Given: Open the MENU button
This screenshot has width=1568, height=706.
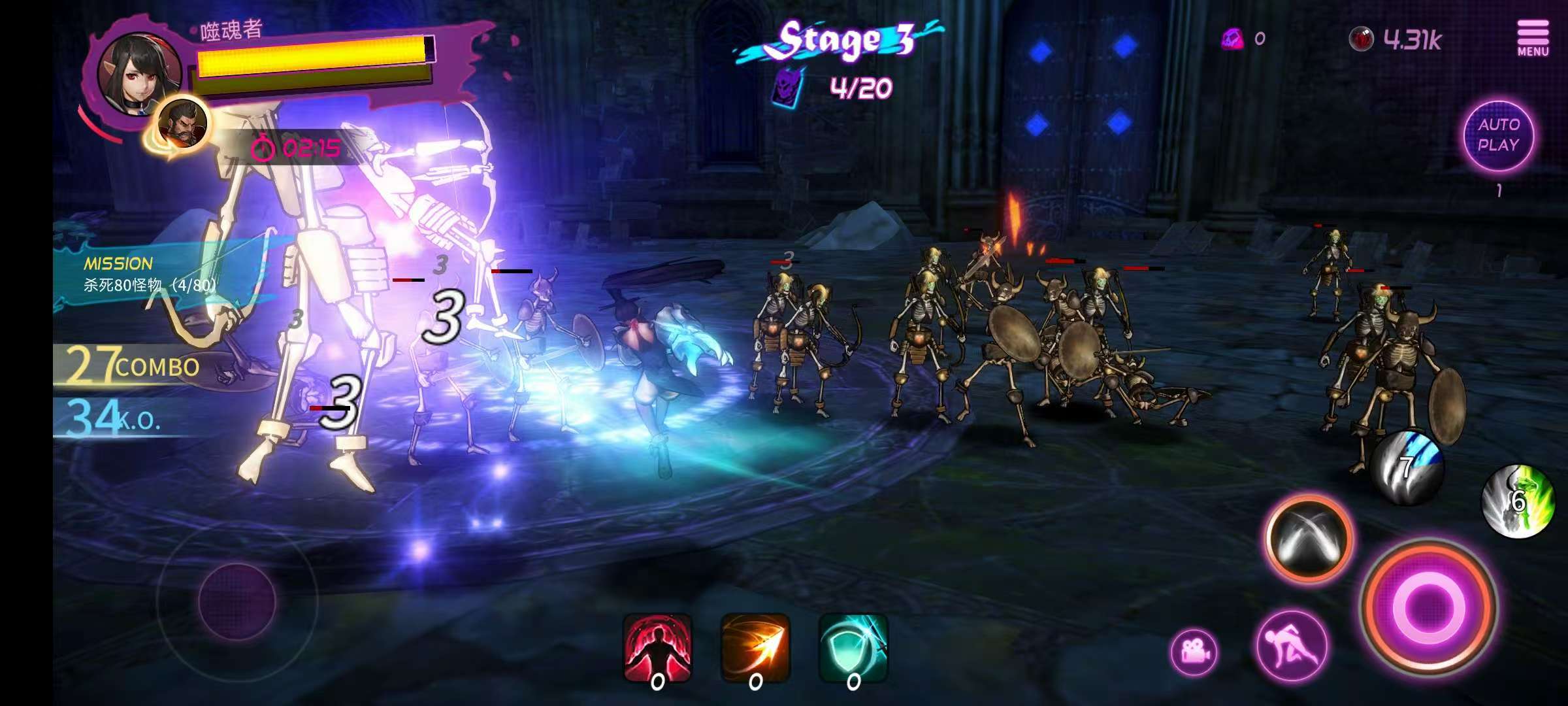Looking at the screenshot, I should [x=1532, y=38].
